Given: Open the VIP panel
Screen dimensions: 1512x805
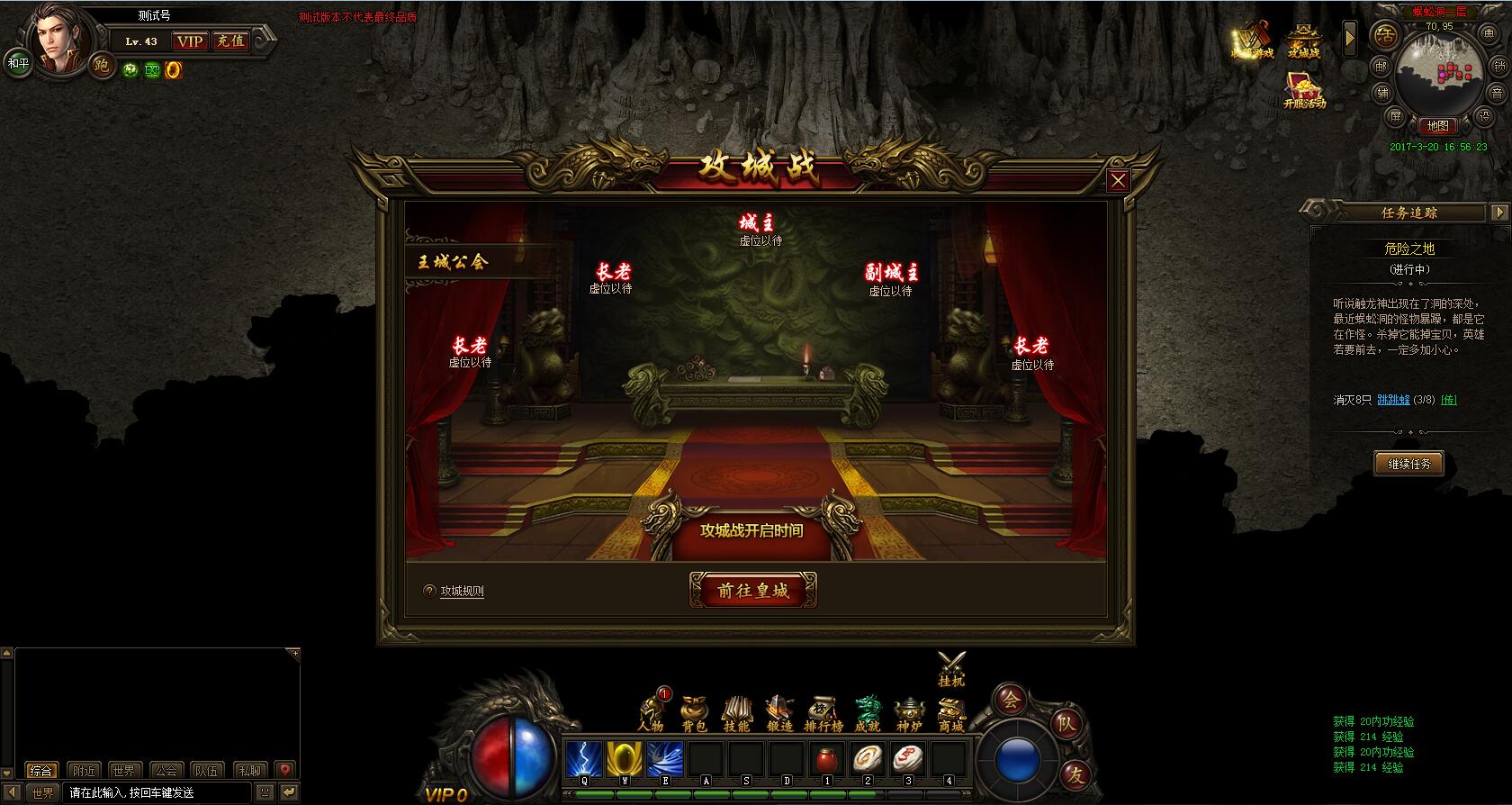Looking at the screenshot, I should [190, 41].
